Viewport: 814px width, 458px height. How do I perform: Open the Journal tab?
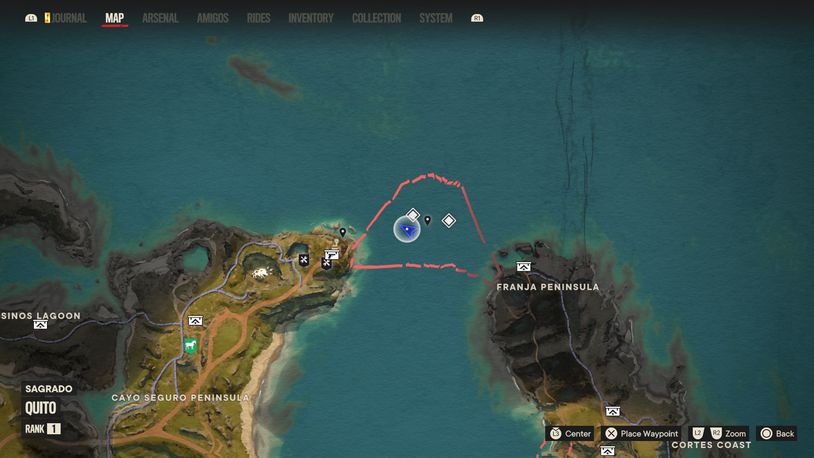point(69,18)
